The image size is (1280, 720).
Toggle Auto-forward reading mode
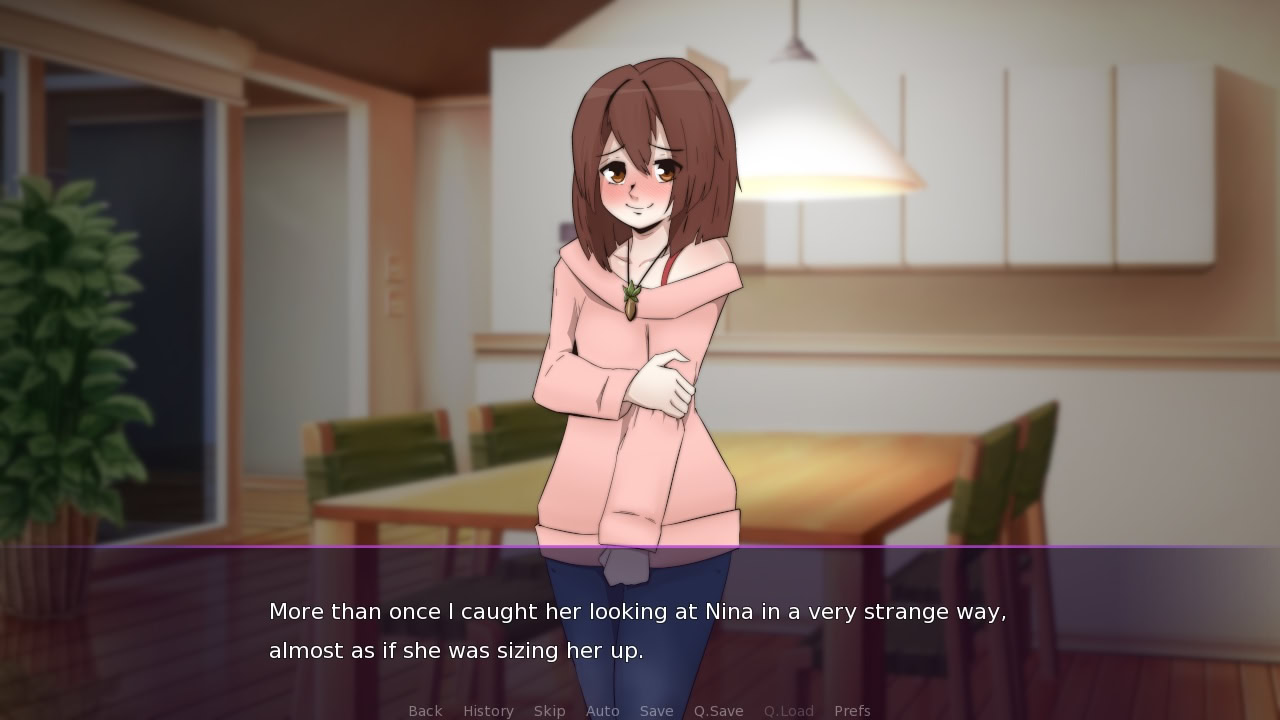[603, 710]
